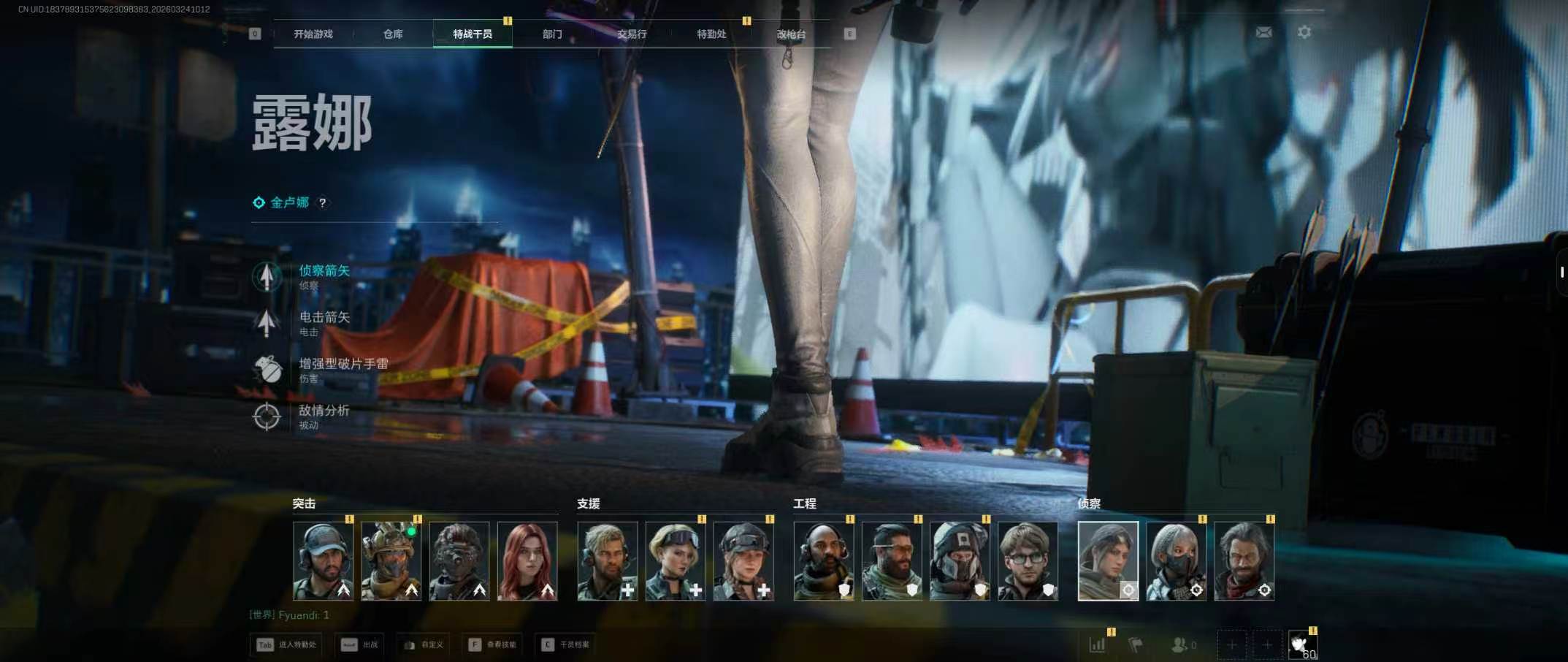Open settings with the gear icon
1568x662 pixels.
pyautogui.click(x=1304, y=32)
